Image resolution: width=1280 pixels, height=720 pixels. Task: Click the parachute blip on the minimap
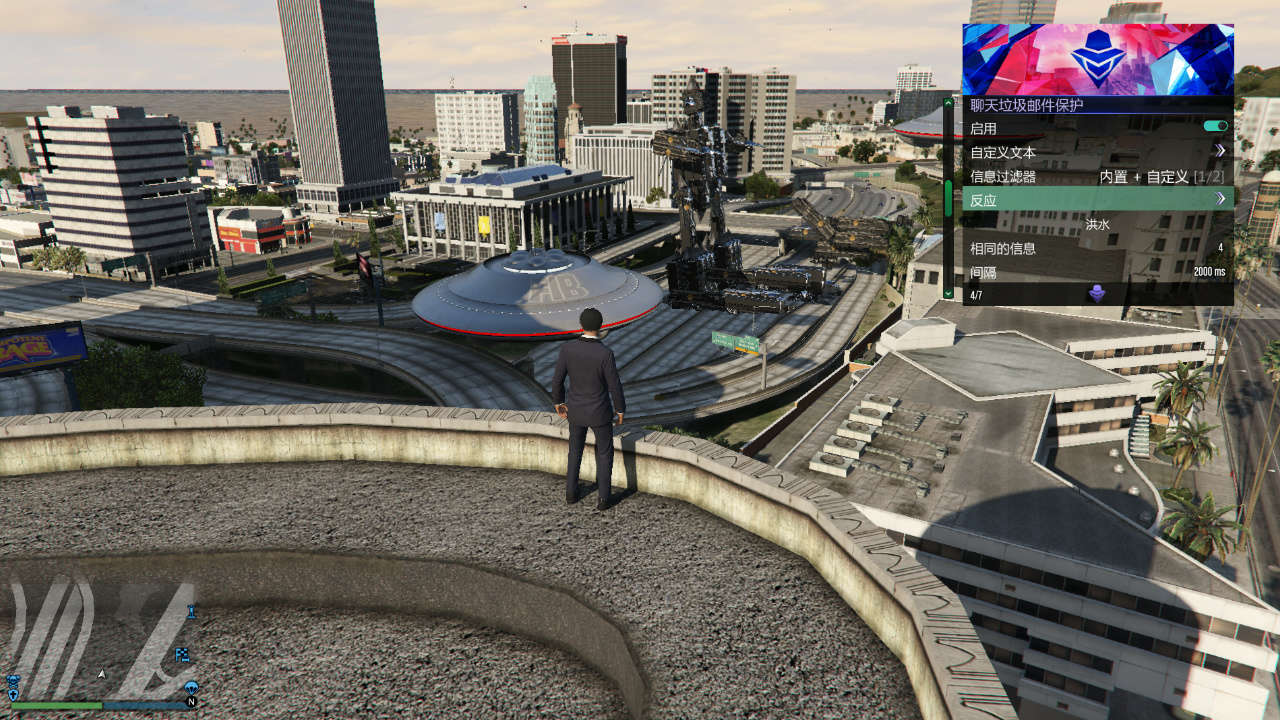point(191,688)
